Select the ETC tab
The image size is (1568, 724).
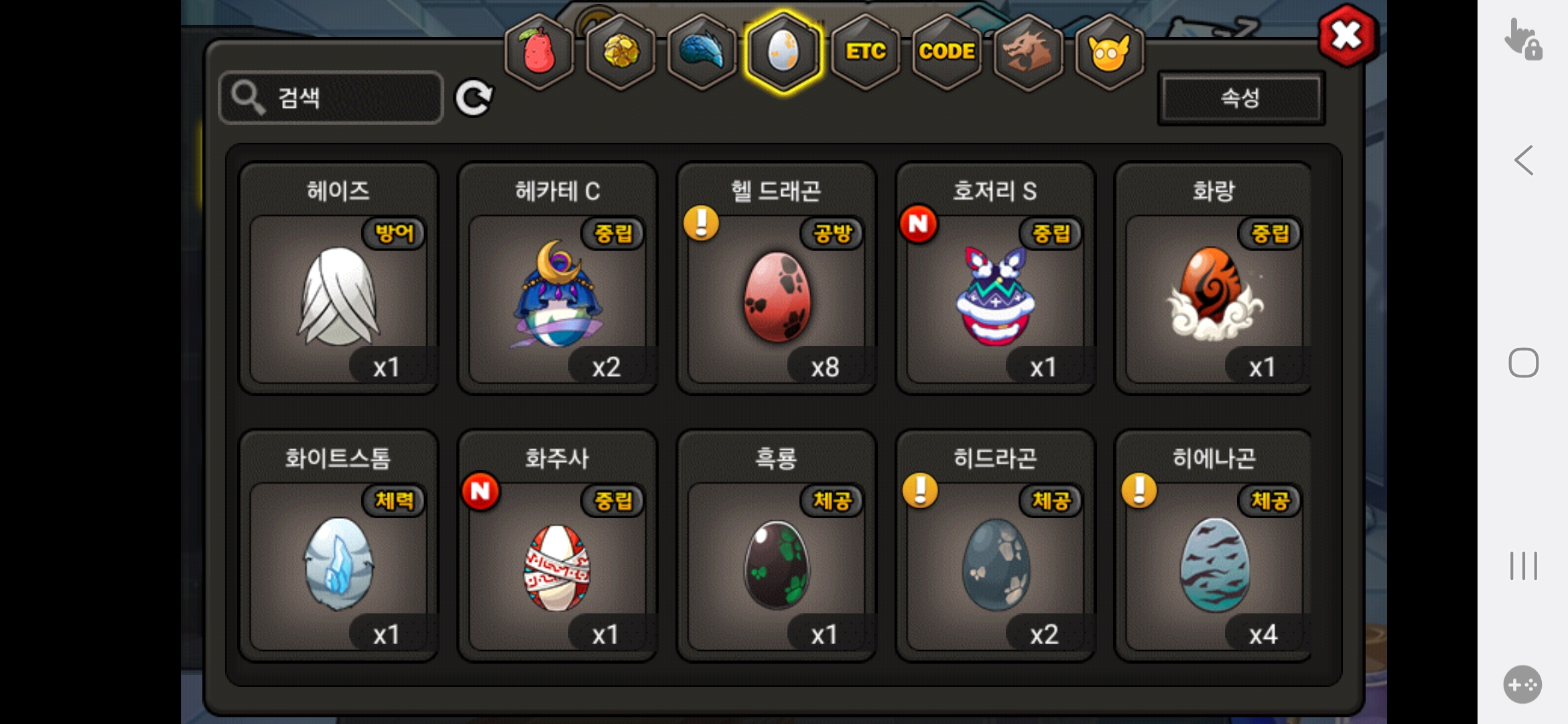pyautogui.click(x=865, y=52)
